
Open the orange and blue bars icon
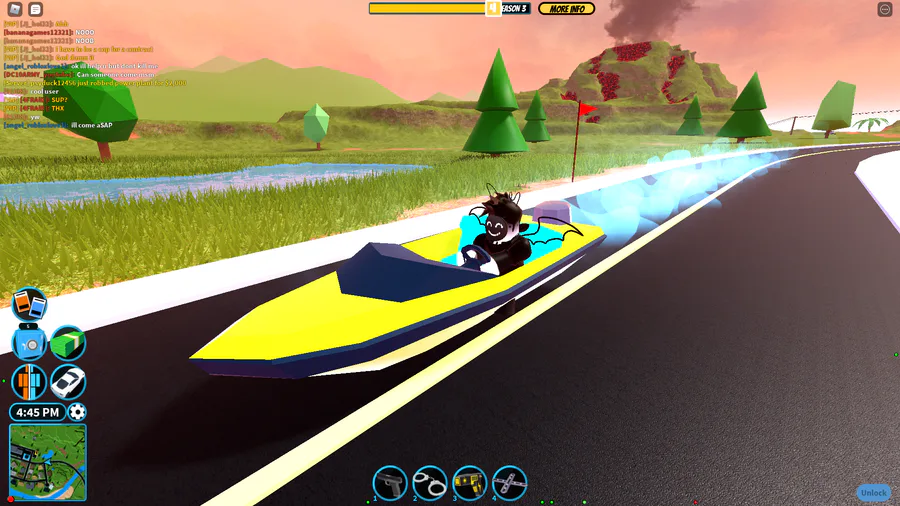click(29, 382)
